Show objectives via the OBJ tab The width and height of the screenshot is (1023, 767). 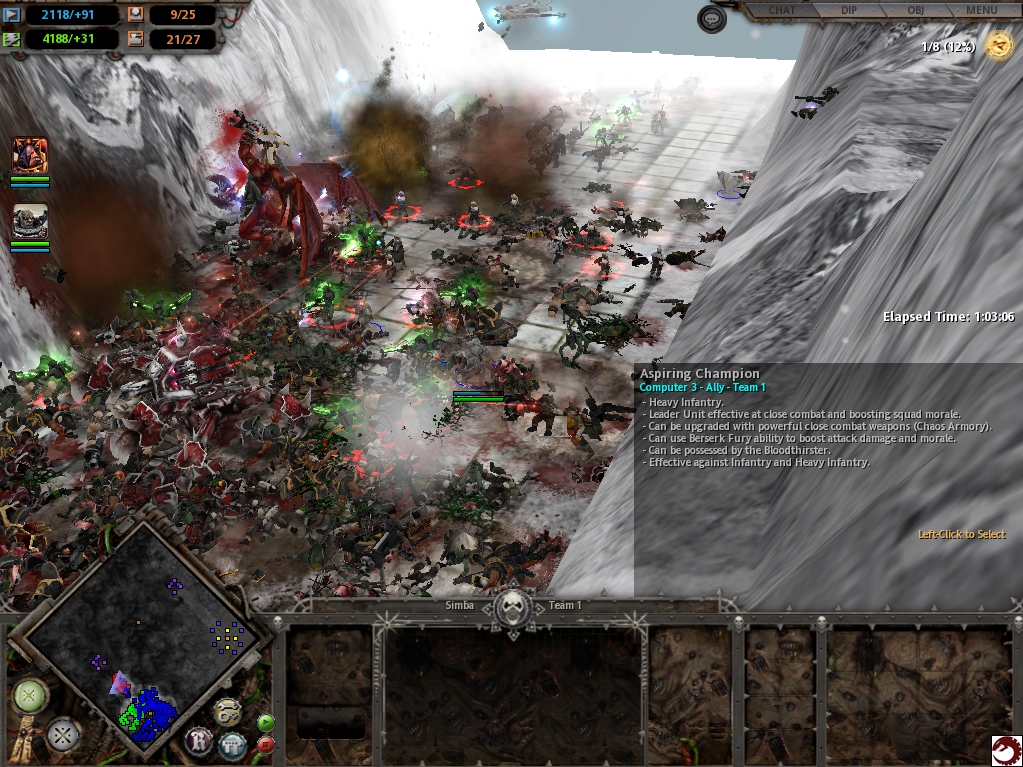coord(915,10)
